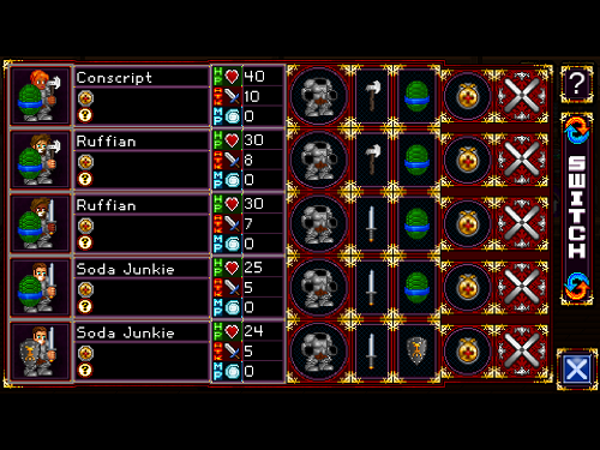
Task: Open the question mark help button
Action: click(576, 85)
